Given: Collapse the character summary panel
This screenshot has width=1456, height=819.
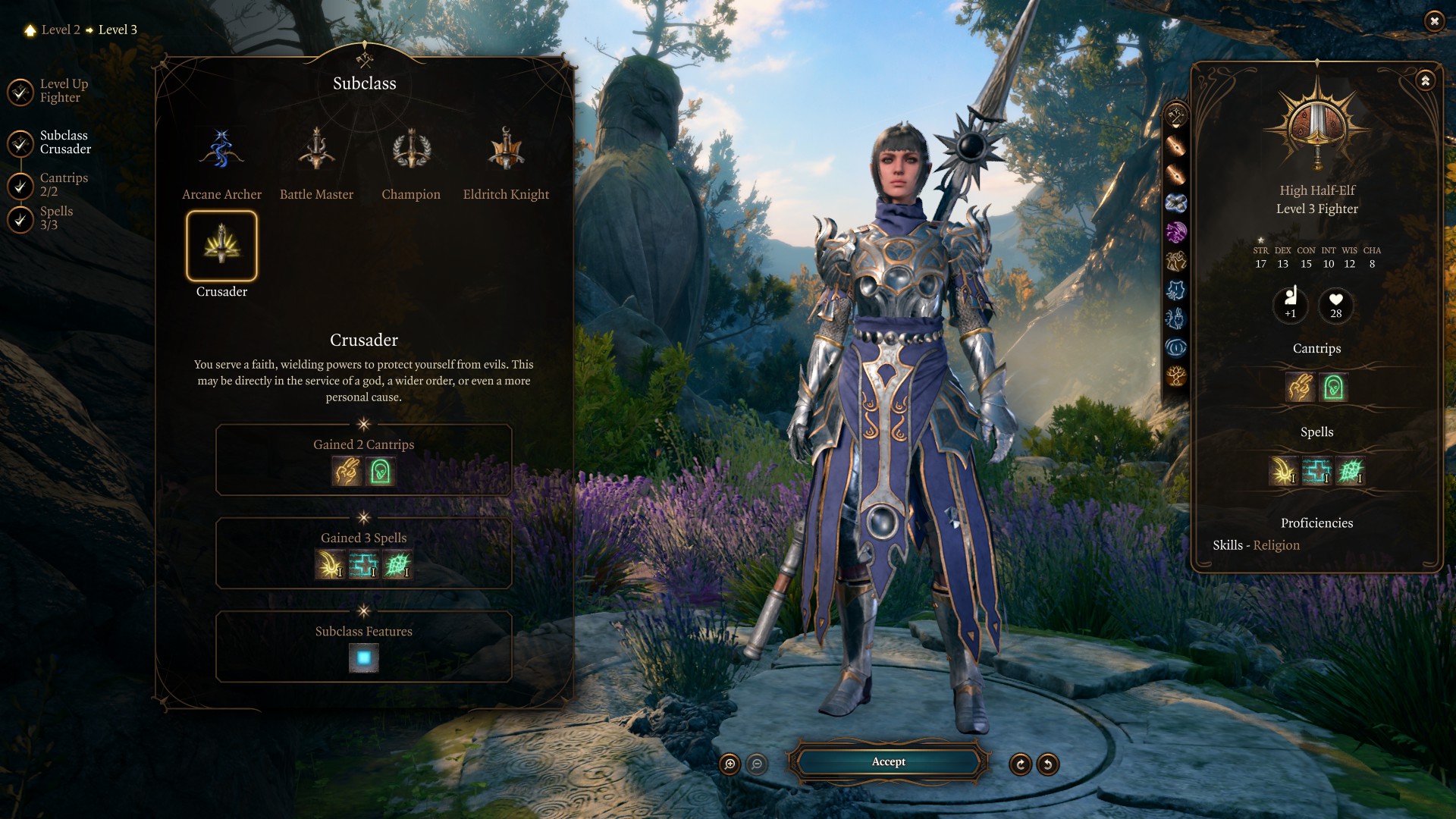Looking at the screenshot, I should [x=1426, y=80].
